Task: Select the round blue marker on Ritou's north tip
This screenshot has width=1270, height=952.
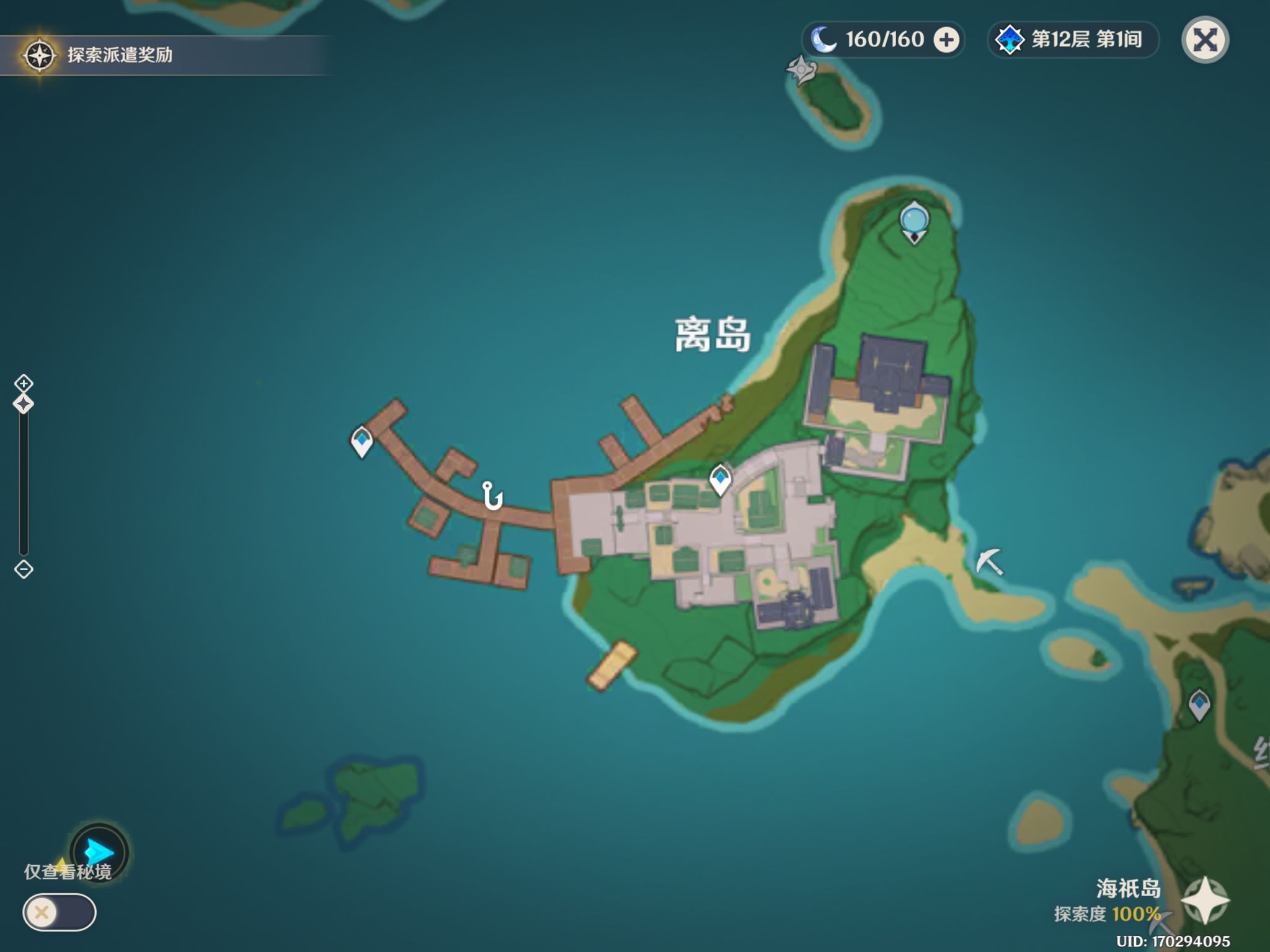Action: pos(914,222)
